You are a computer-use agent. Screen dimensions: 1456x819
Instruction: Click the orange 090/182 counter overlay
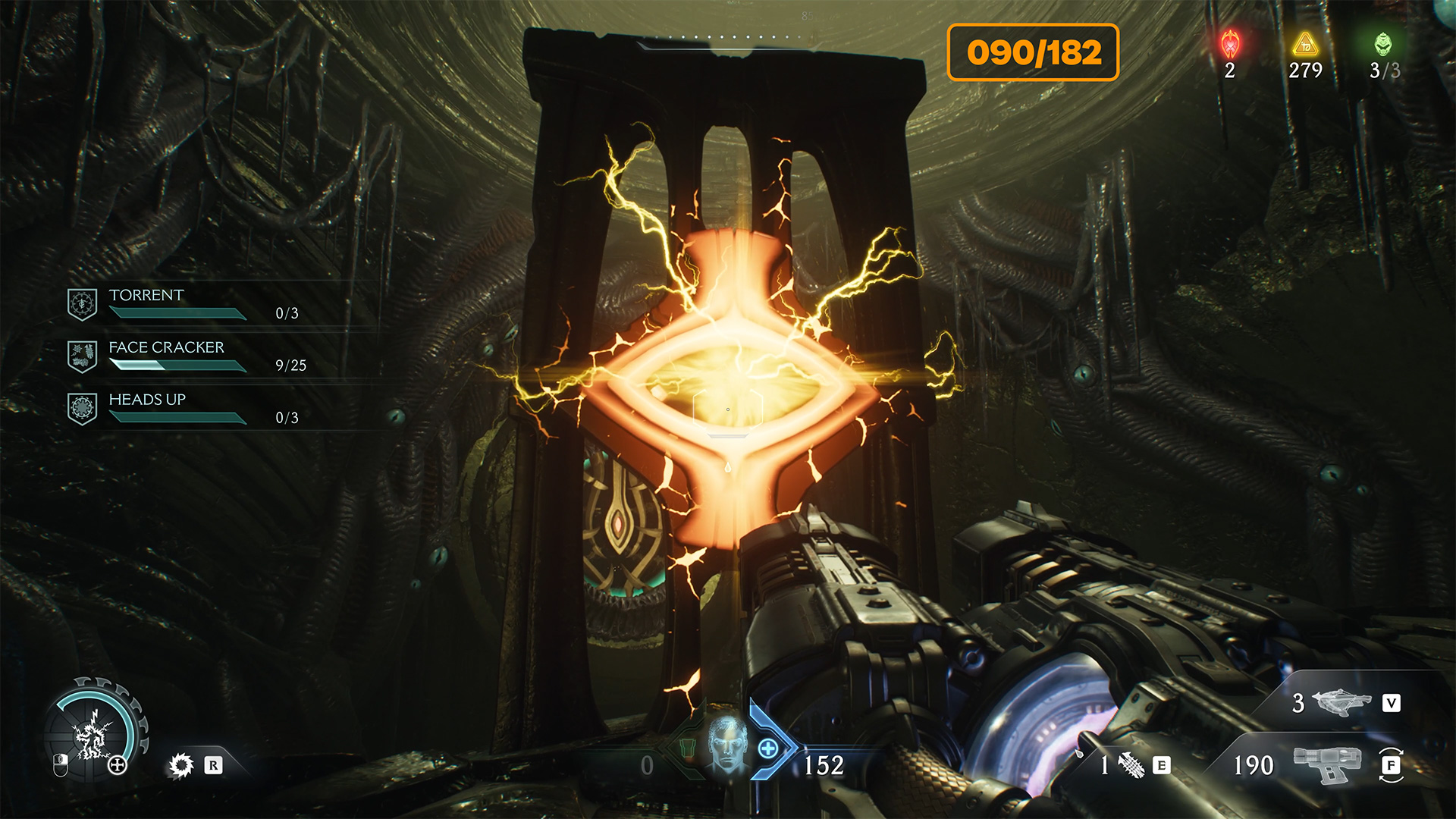tap(1033, 52)
